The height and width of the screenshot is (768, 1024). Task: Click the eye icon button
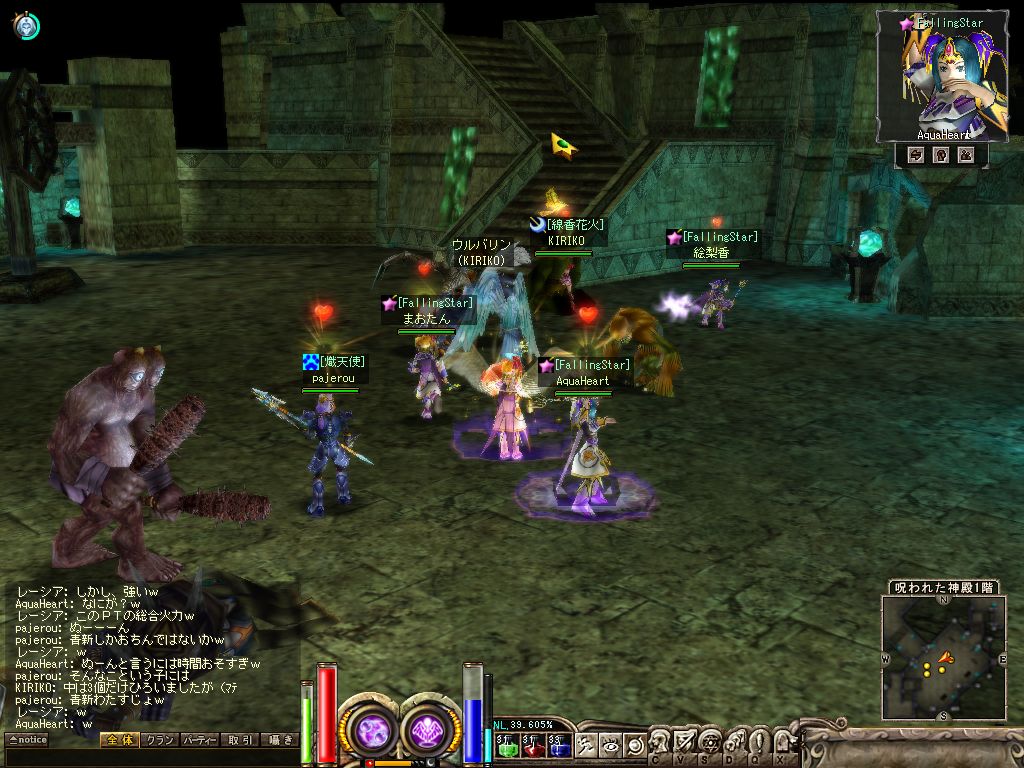coord(610,745)
